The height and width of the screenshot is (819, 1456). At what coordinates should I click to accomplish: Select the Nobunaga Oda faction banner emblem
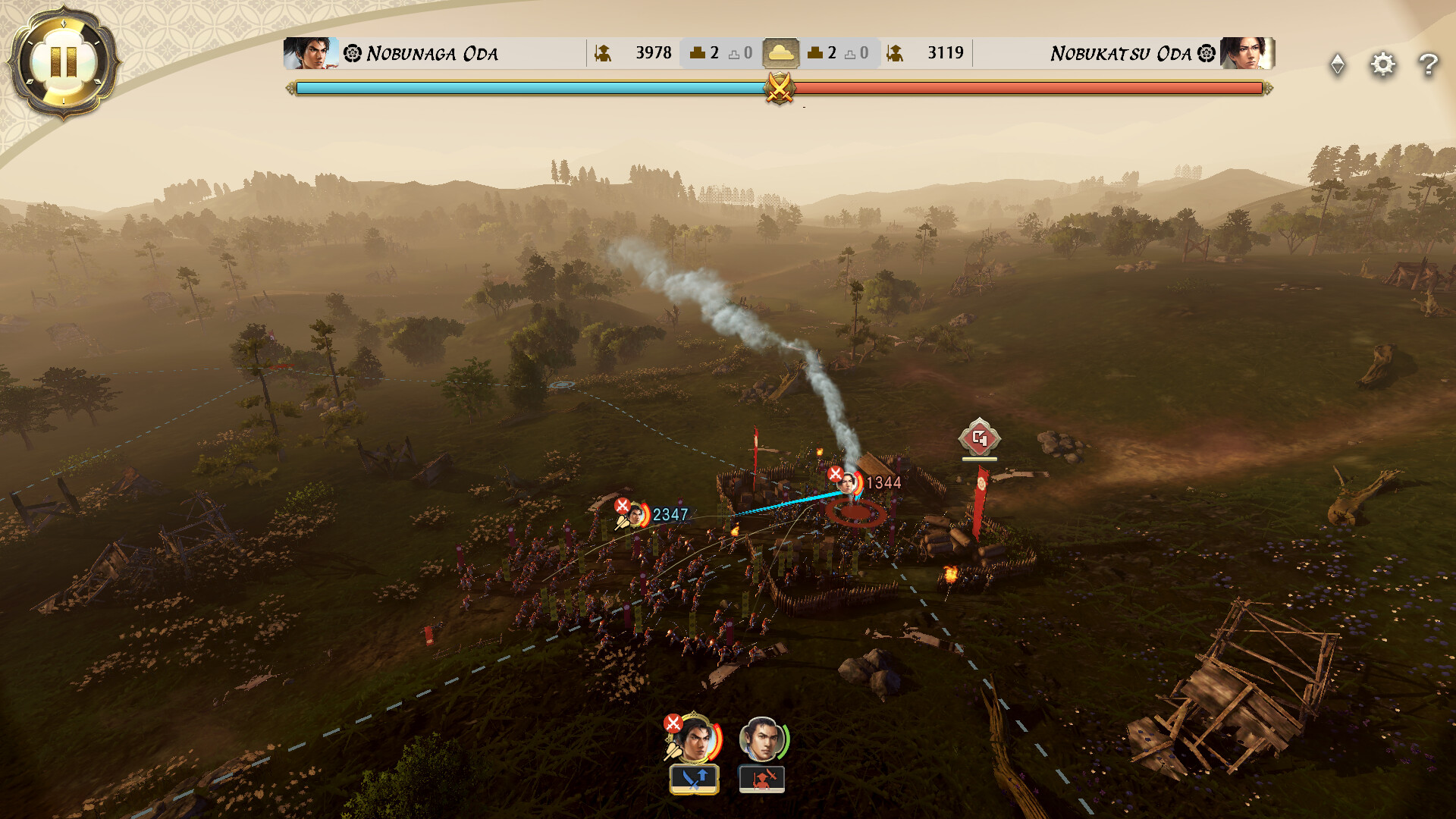tap(351, 53)
